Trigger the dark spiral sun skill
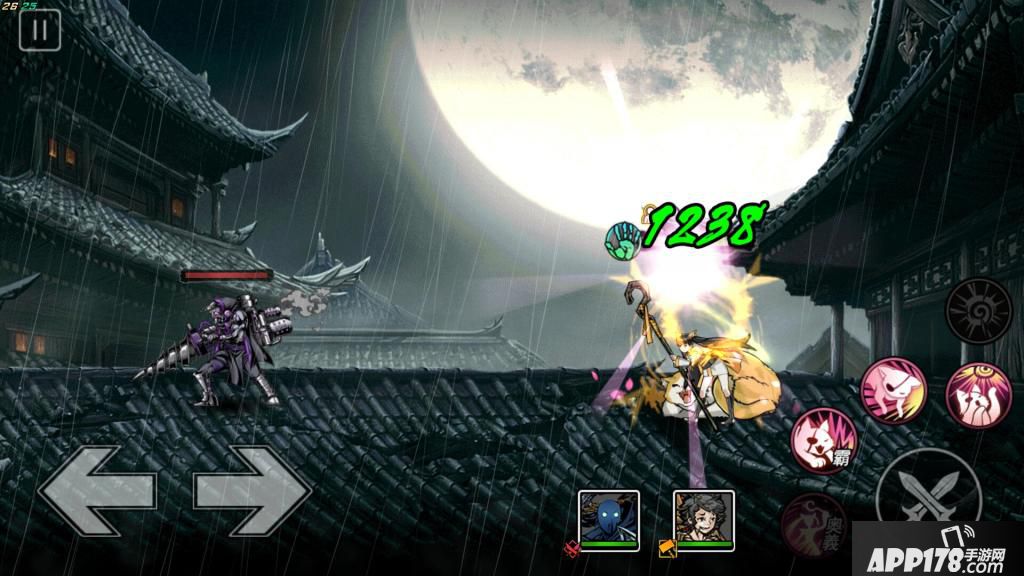Screen dimensions: 1024x576 click(x=978, y=310)
